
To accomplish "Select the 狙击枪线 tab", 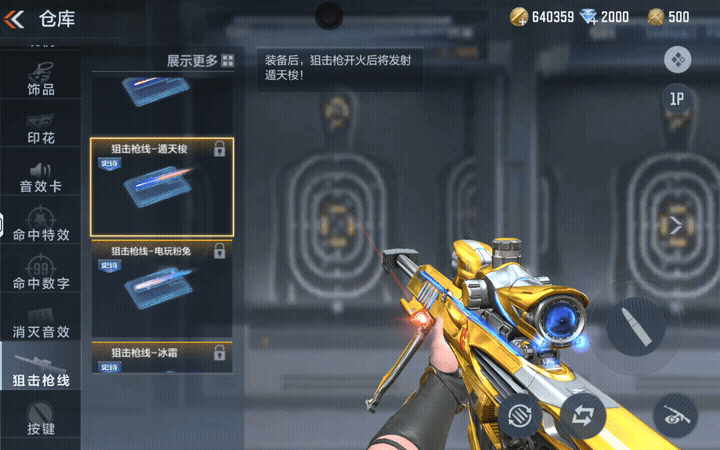I will (x=40, y=369).
